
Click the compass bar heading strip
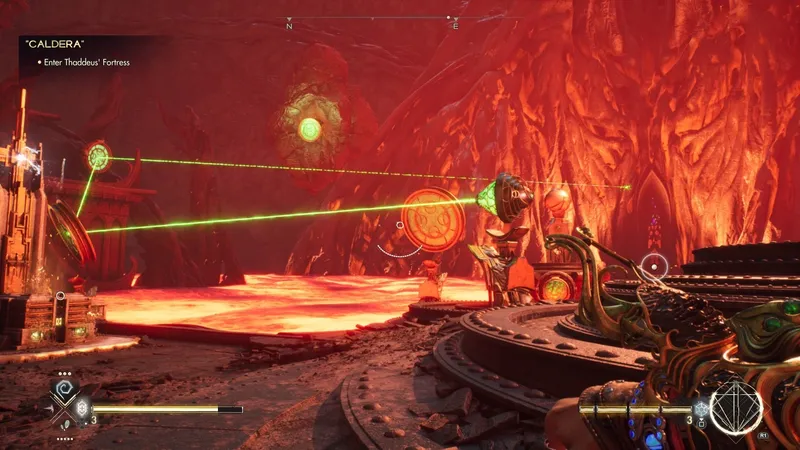[x=372, y=20]
